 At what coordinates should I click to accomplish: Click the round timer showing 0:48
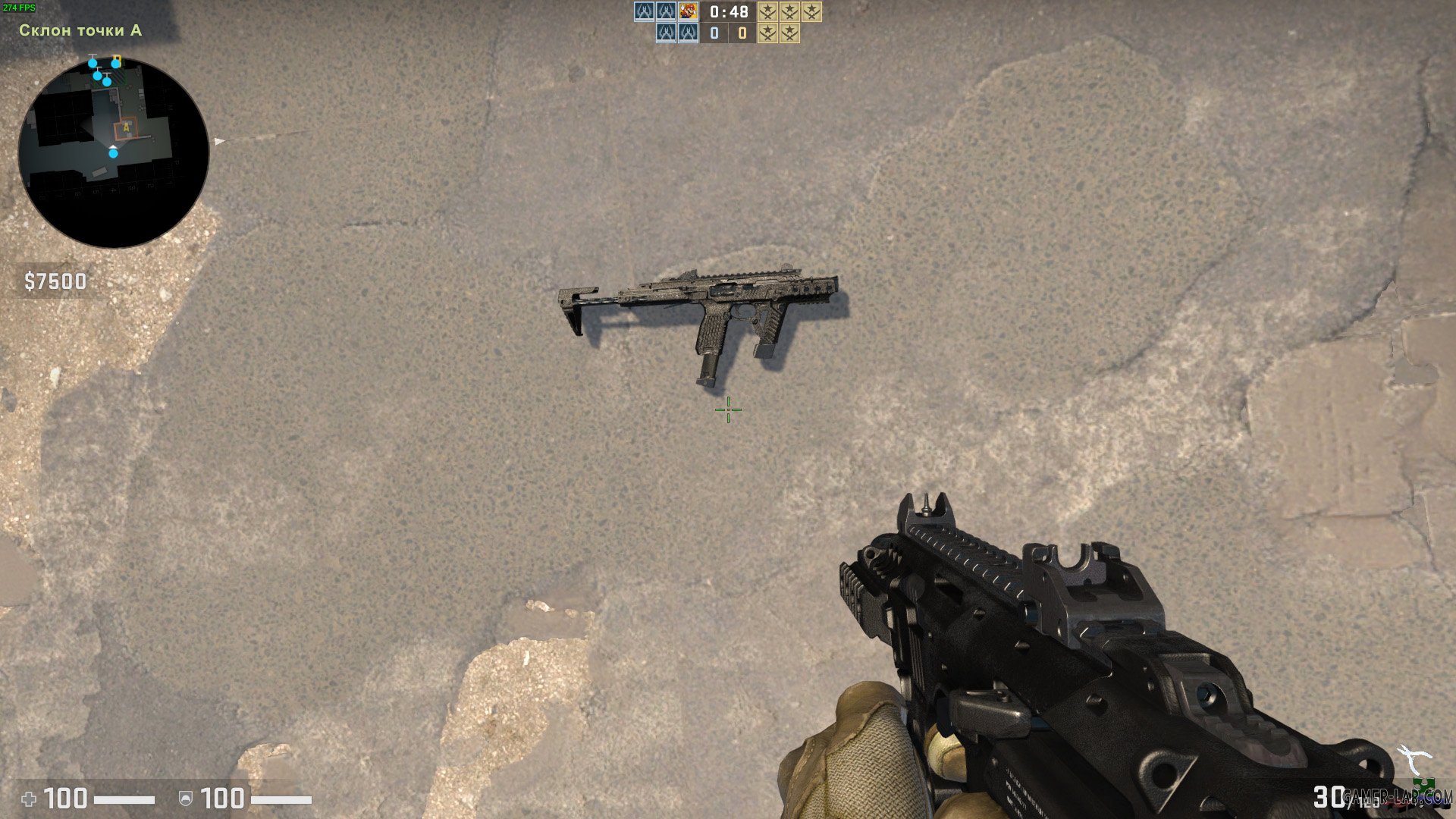click(728, 12)
